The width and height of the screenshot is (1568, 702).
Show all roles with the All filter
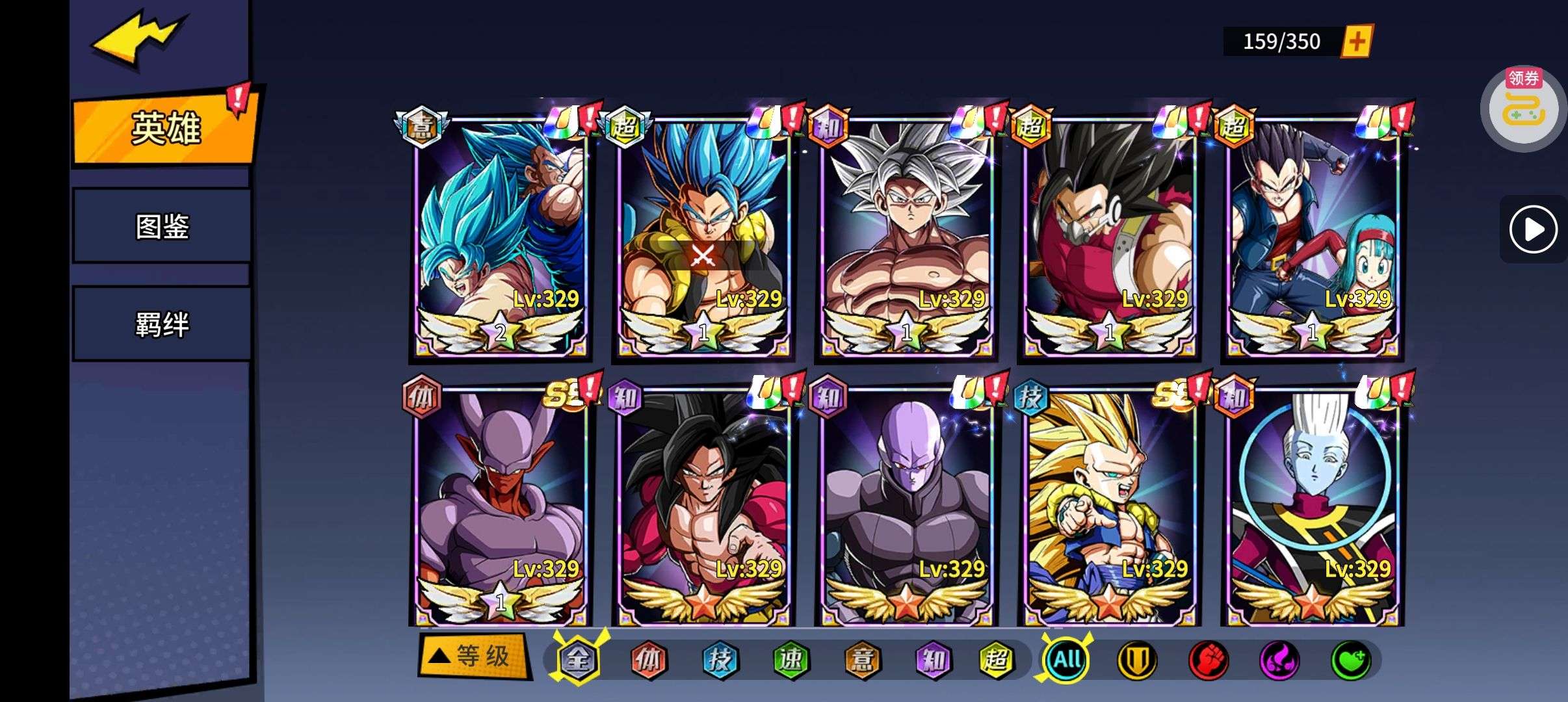tap(1066, 660)
